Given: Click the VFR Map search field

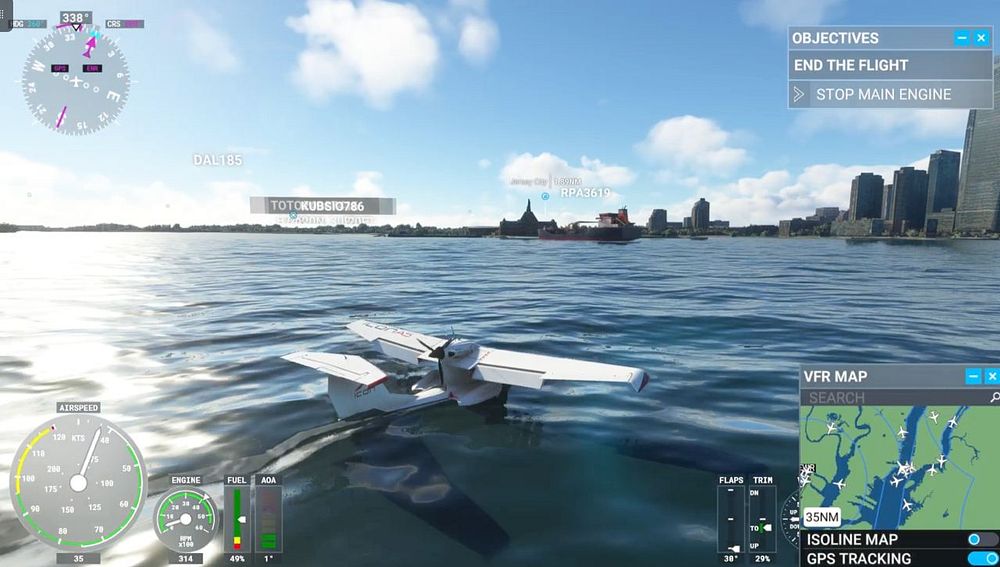Looking at the screenshot, I should pyautogui.click(x=890, y=397).
